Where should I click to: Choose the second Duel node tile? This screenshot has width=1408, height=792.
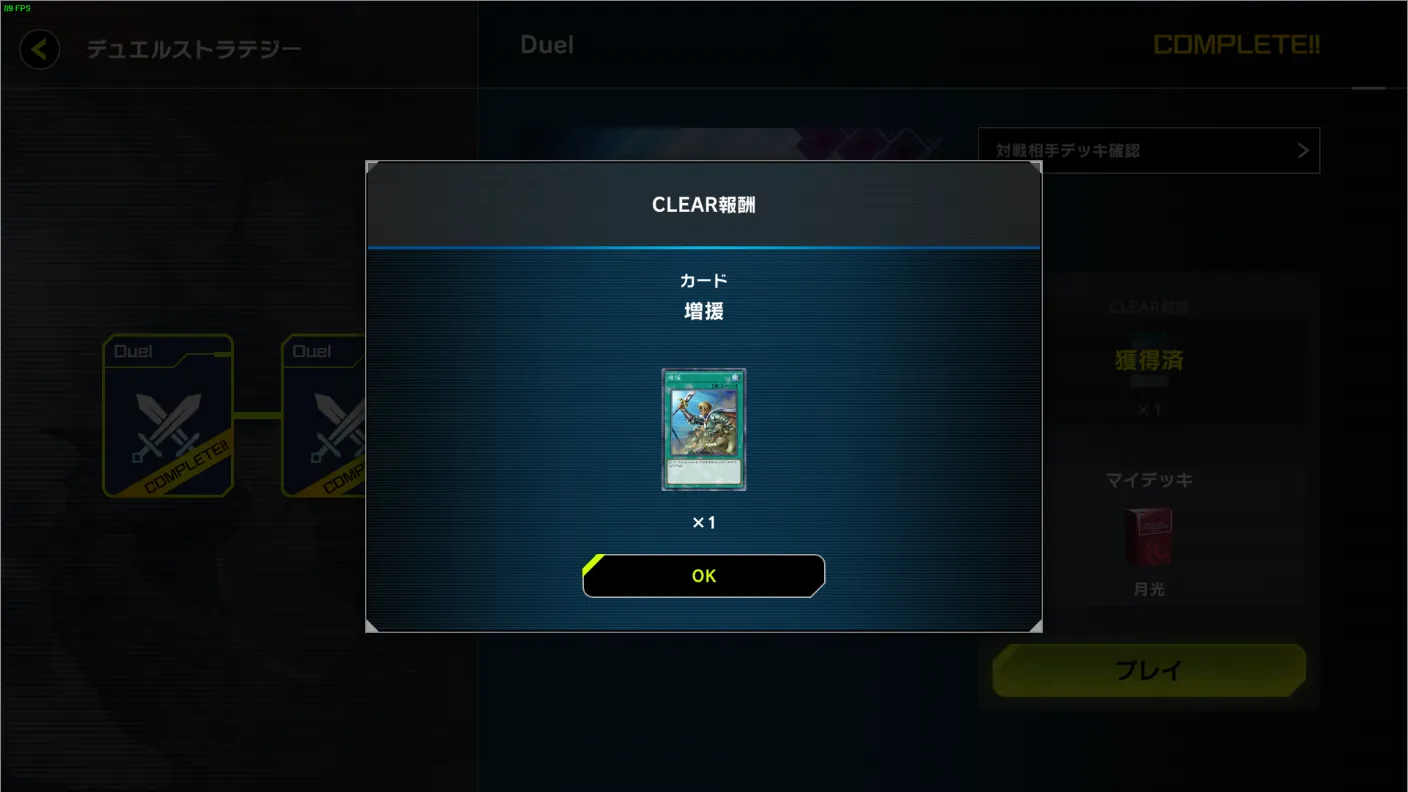tap(323, 416)
